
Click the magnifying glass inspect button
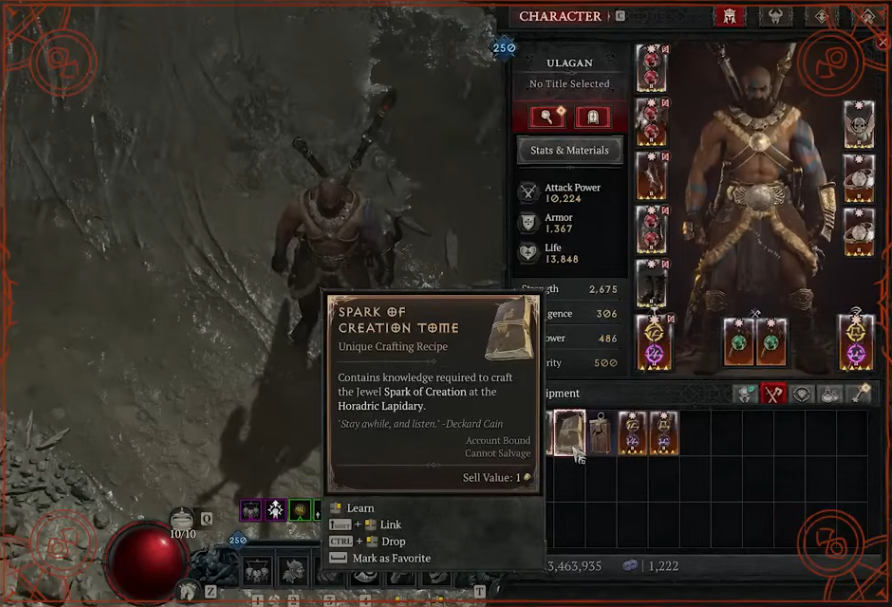point(547,117)
